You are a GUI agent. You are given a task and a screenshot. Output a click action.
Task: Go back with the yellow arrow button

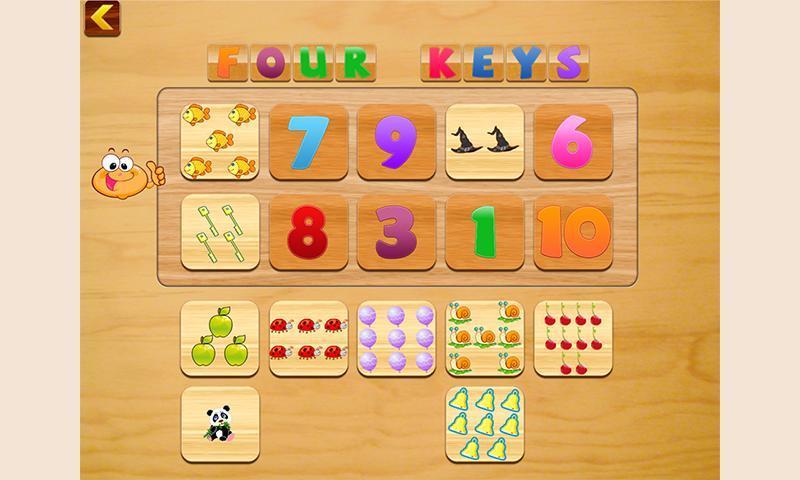101,16
